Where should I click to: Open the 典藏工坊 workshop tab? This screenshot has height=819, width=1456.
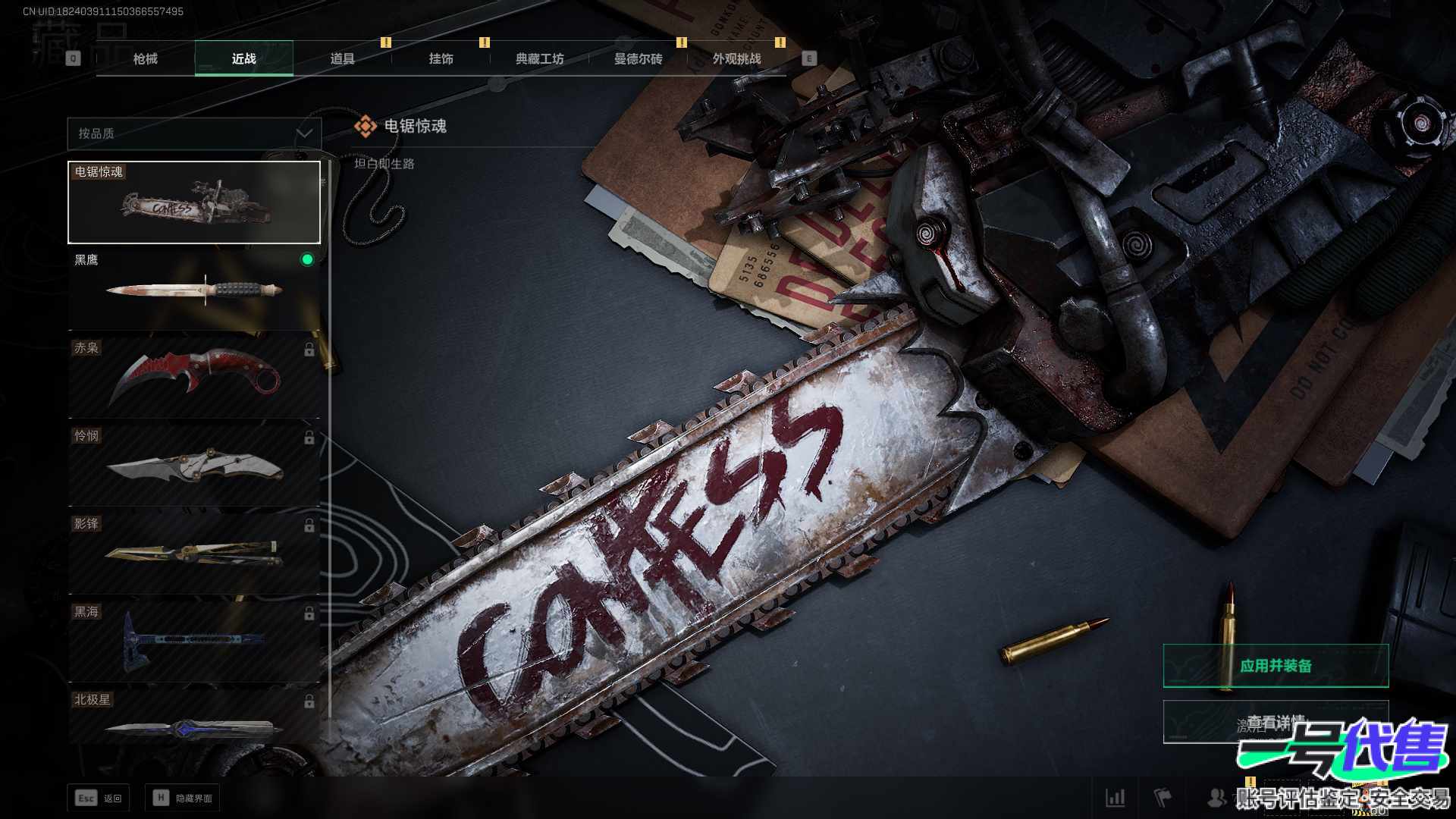click(x=539, y=58)
